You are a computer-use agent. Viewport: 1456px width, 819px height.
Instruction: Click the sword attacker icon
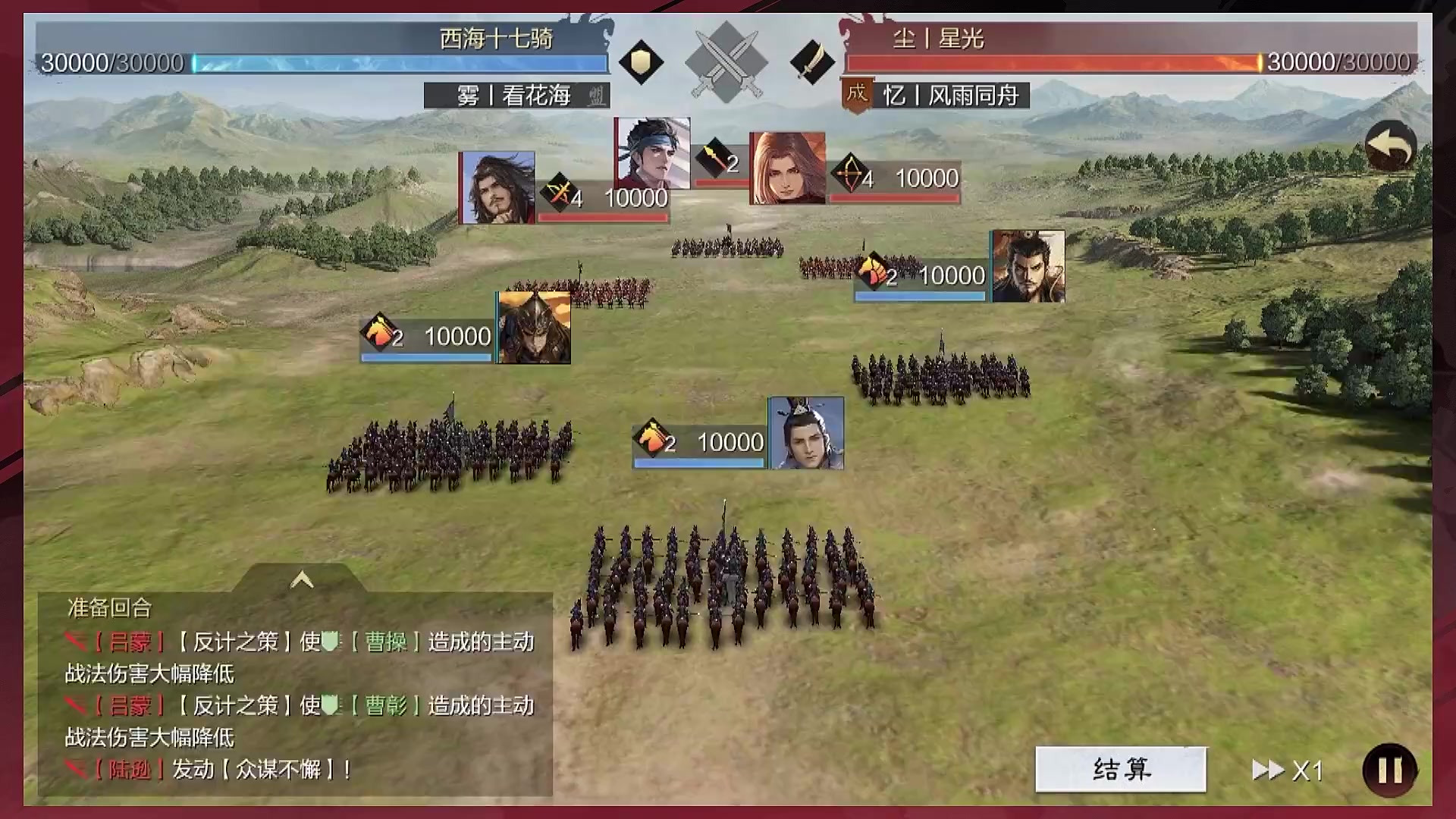tap(811, 62)
